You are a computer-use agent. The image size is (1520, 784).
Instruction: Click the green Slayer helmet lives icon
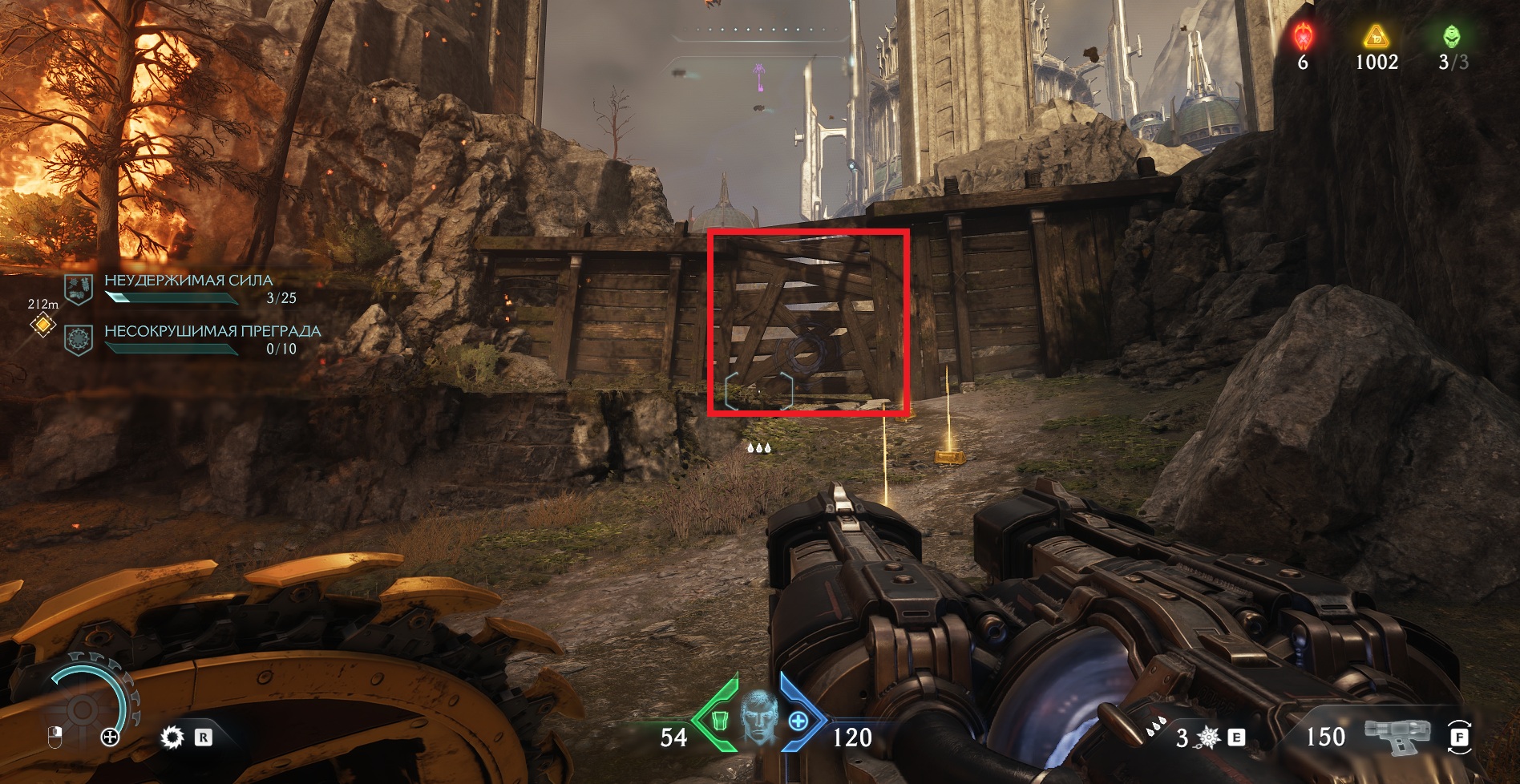pos(1452,37)
